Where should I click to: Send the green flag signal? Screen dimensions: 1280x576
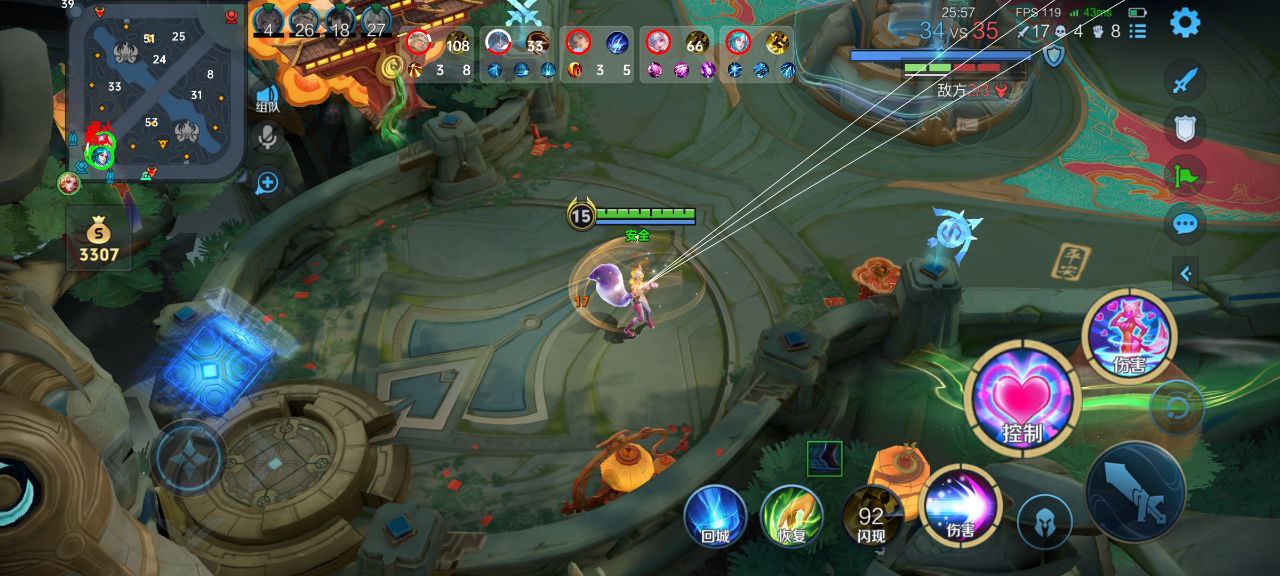1185,176
